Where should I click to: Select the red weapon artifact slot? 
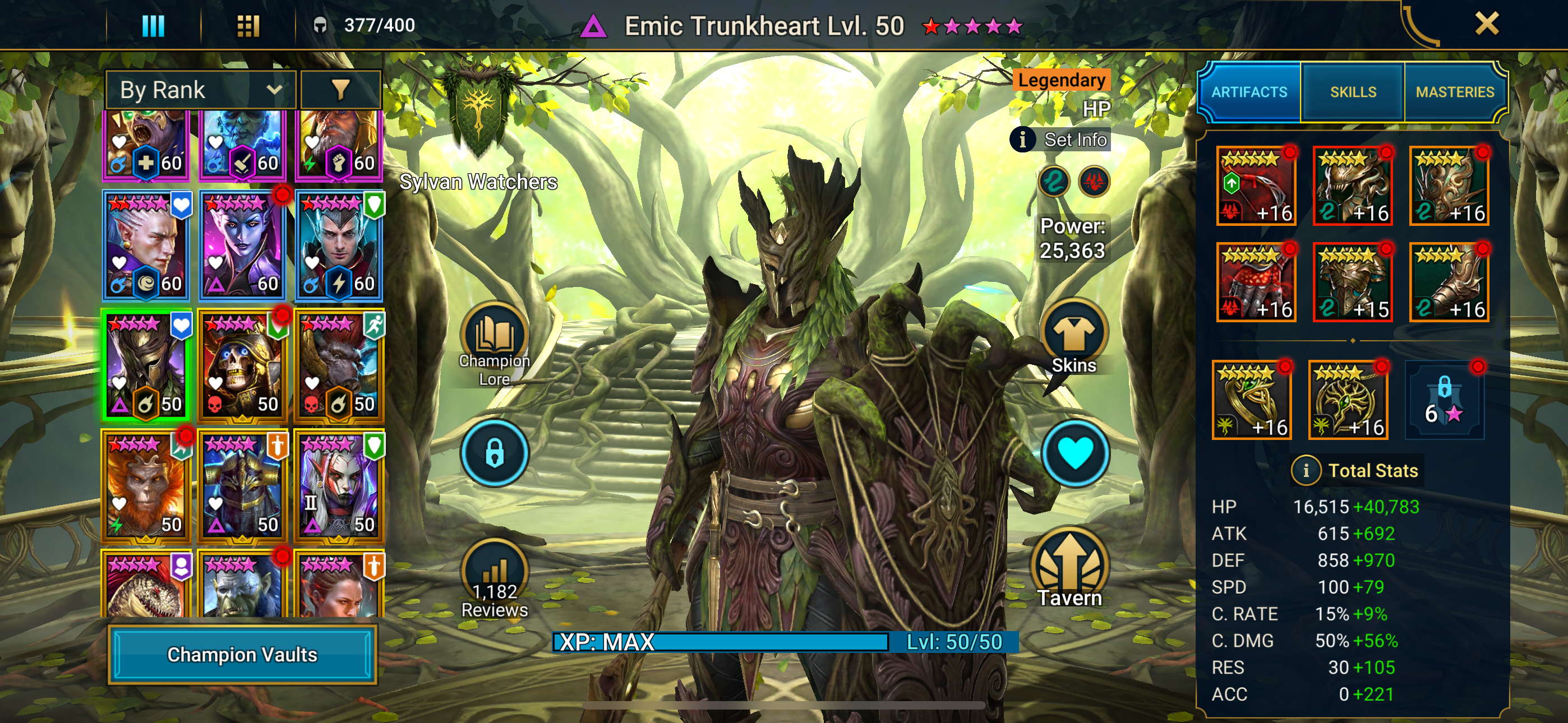click(x=1255, y=186)
